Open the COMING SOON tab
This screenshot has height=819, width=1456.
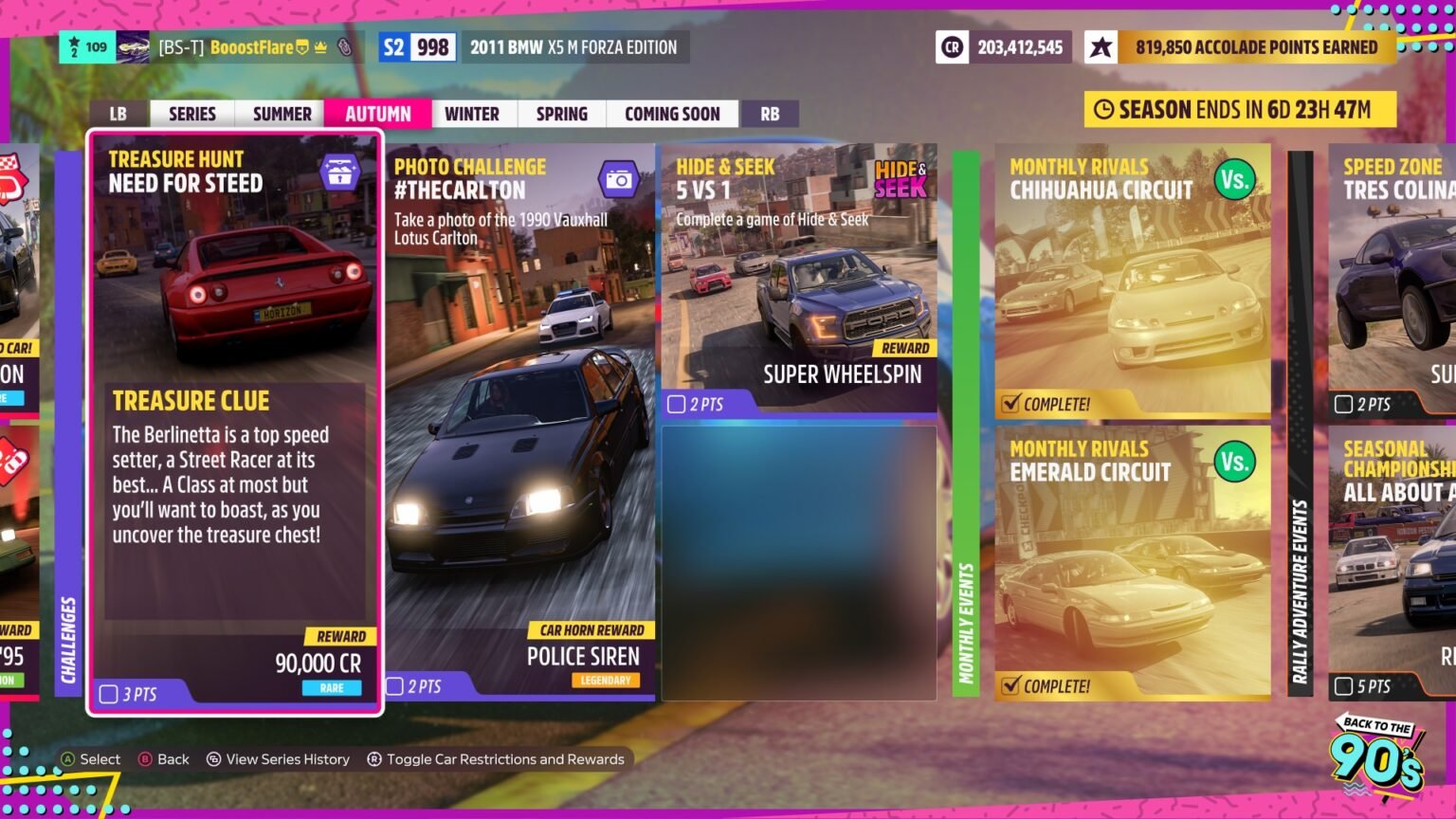coord(672,113)
